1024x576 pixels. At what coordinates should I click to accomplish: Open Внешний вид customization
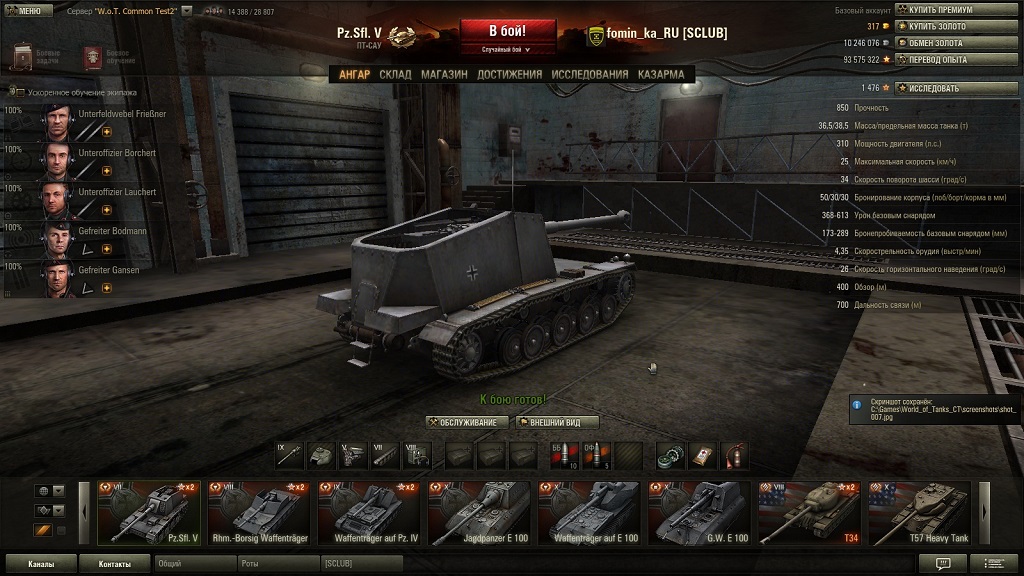coord(556,422)
